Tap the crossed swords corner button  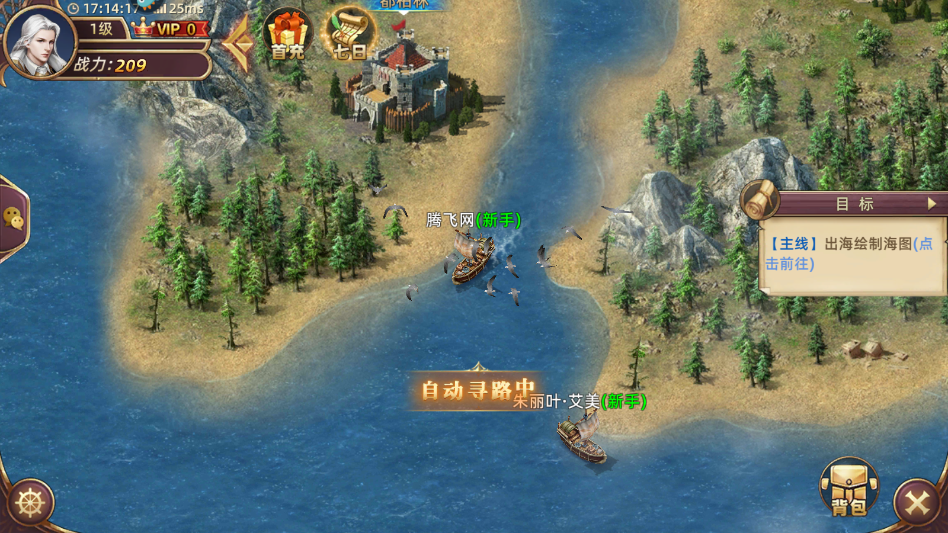[917, 503]
